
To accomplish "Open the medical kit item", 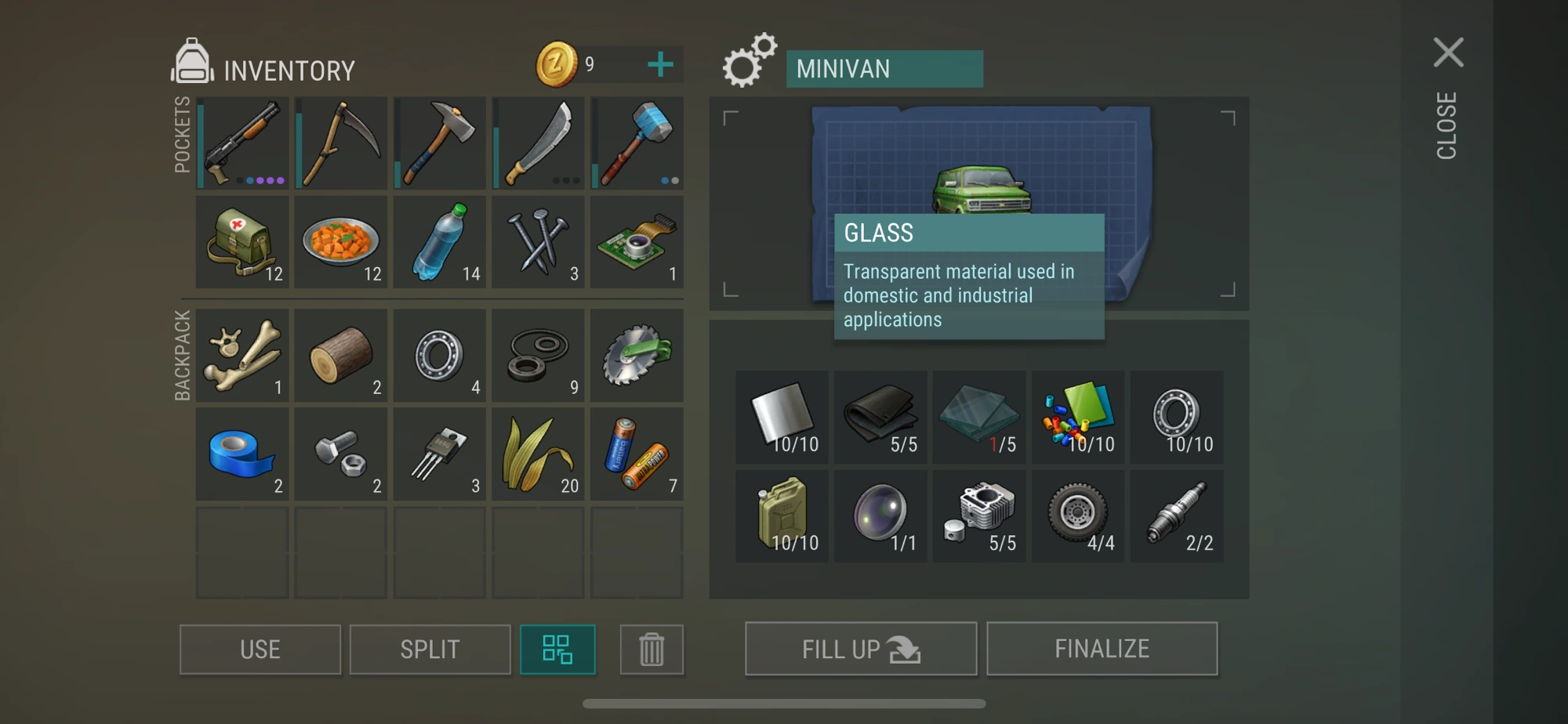I will pyautogui.click(x=241, y=242).
